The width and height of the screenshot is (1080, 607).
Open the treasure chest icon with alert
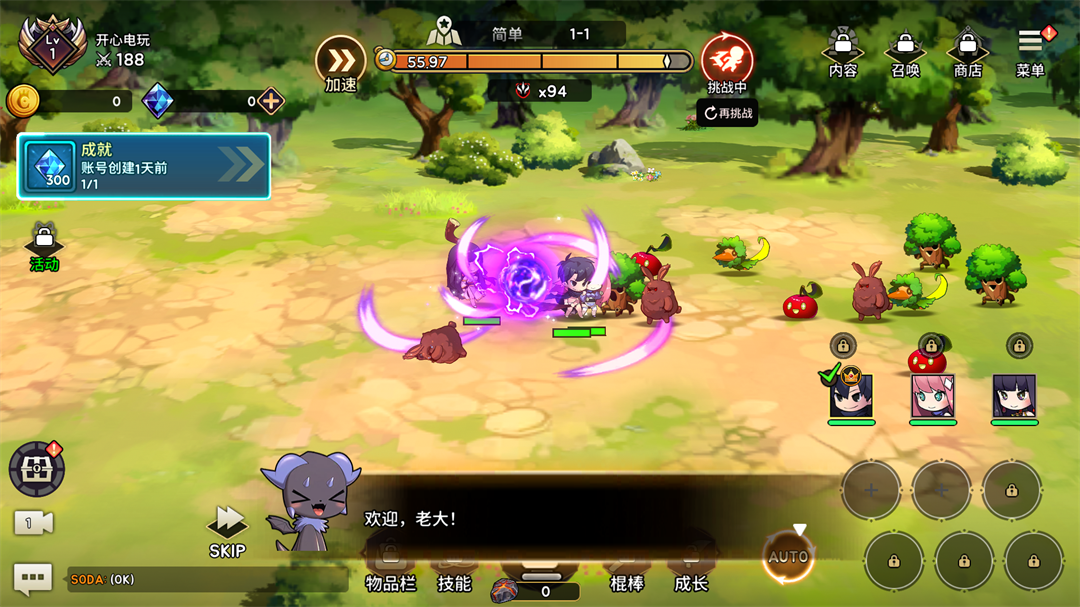[x=37, y=469]
